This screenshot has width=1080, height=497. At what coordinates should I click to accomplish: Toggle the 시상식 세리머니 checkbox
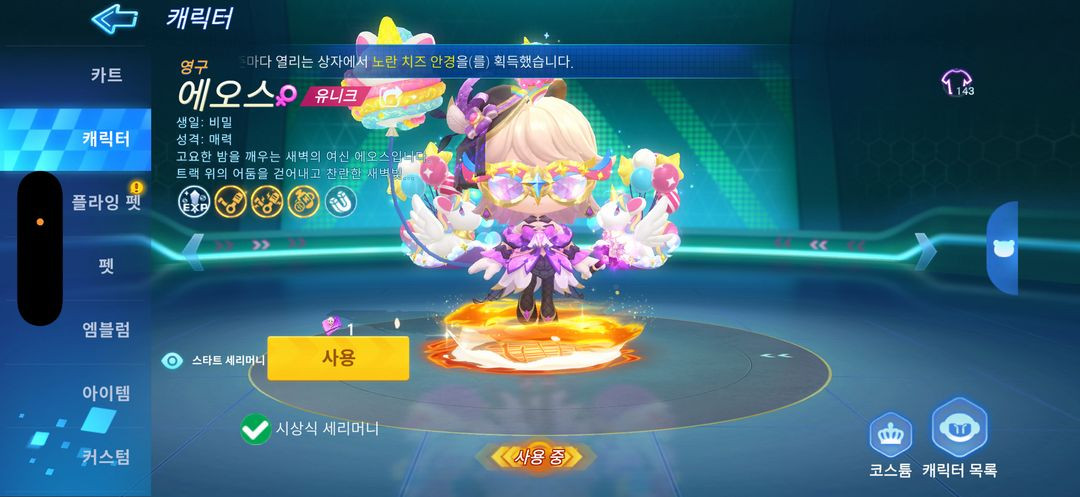tap(256, 430)
